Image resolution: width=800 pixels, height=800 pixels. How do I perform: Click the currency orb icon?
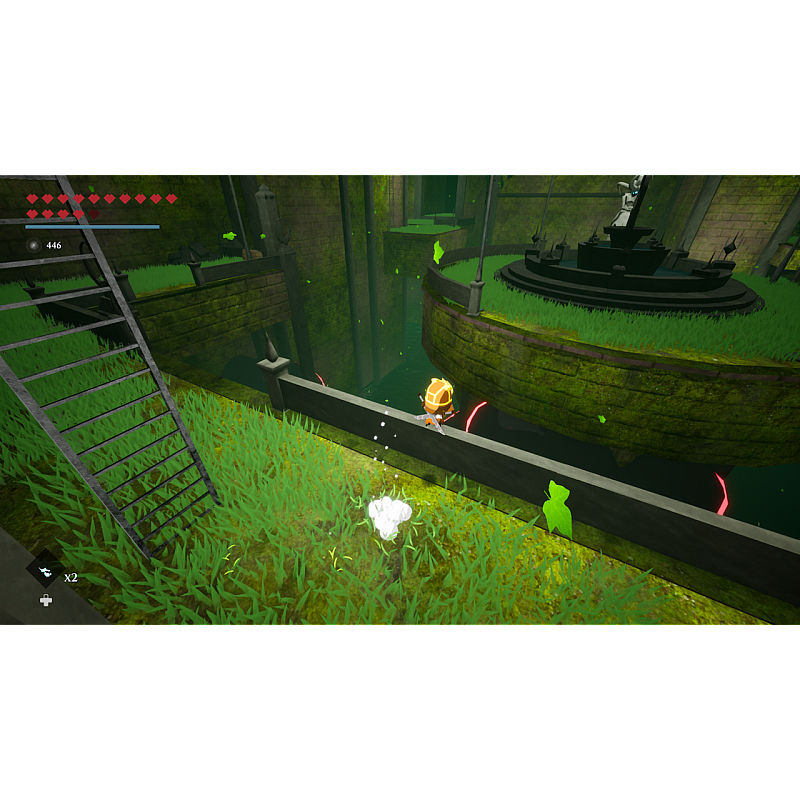(x=34, y=245)
